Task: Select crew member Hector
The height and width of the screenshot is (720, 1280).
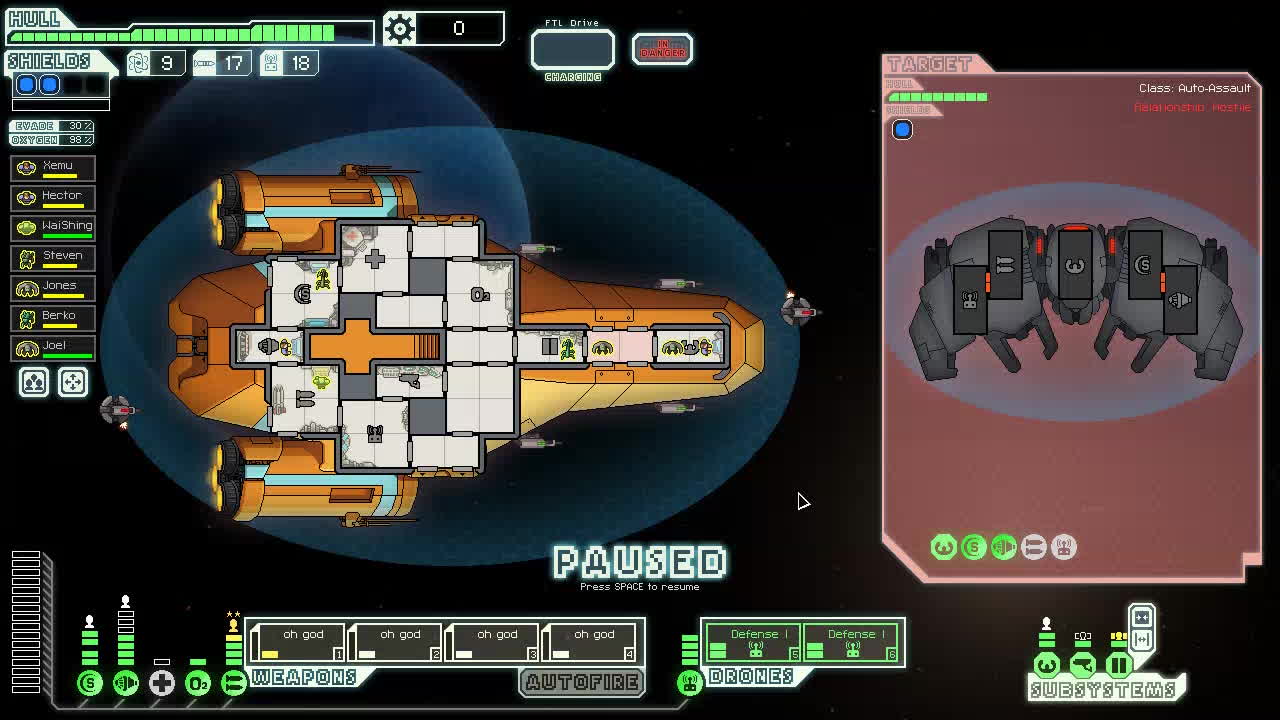Action: click(x=53, y=197)
